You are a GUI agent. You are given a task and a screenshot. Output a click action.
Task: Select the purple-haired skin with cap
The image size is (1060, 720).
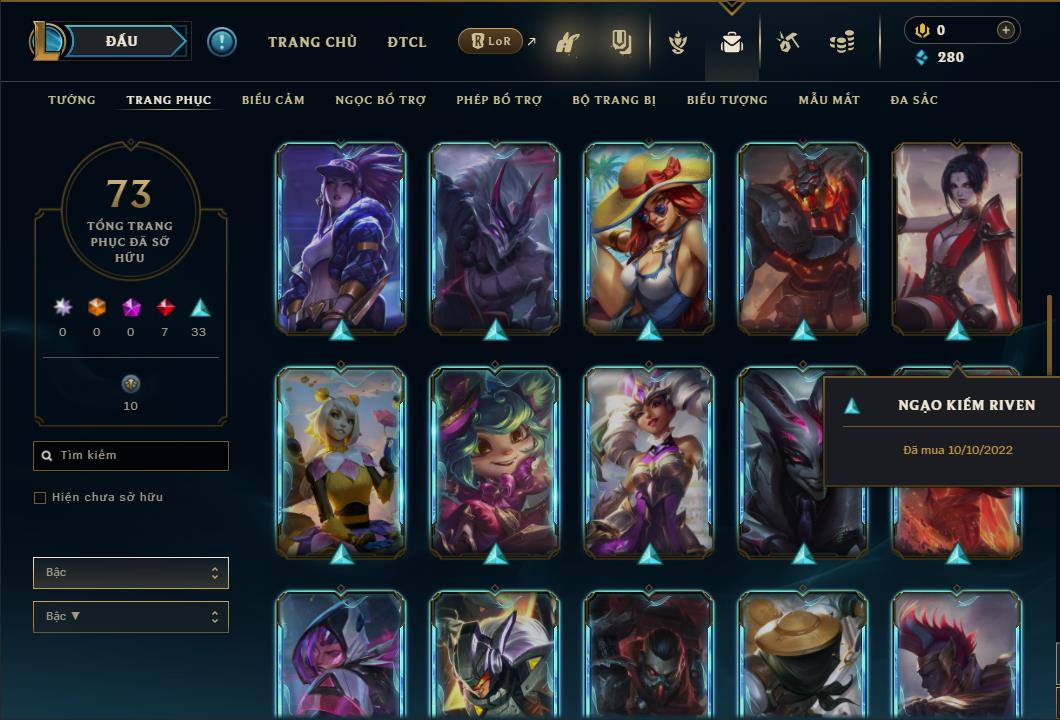point(341,238)
